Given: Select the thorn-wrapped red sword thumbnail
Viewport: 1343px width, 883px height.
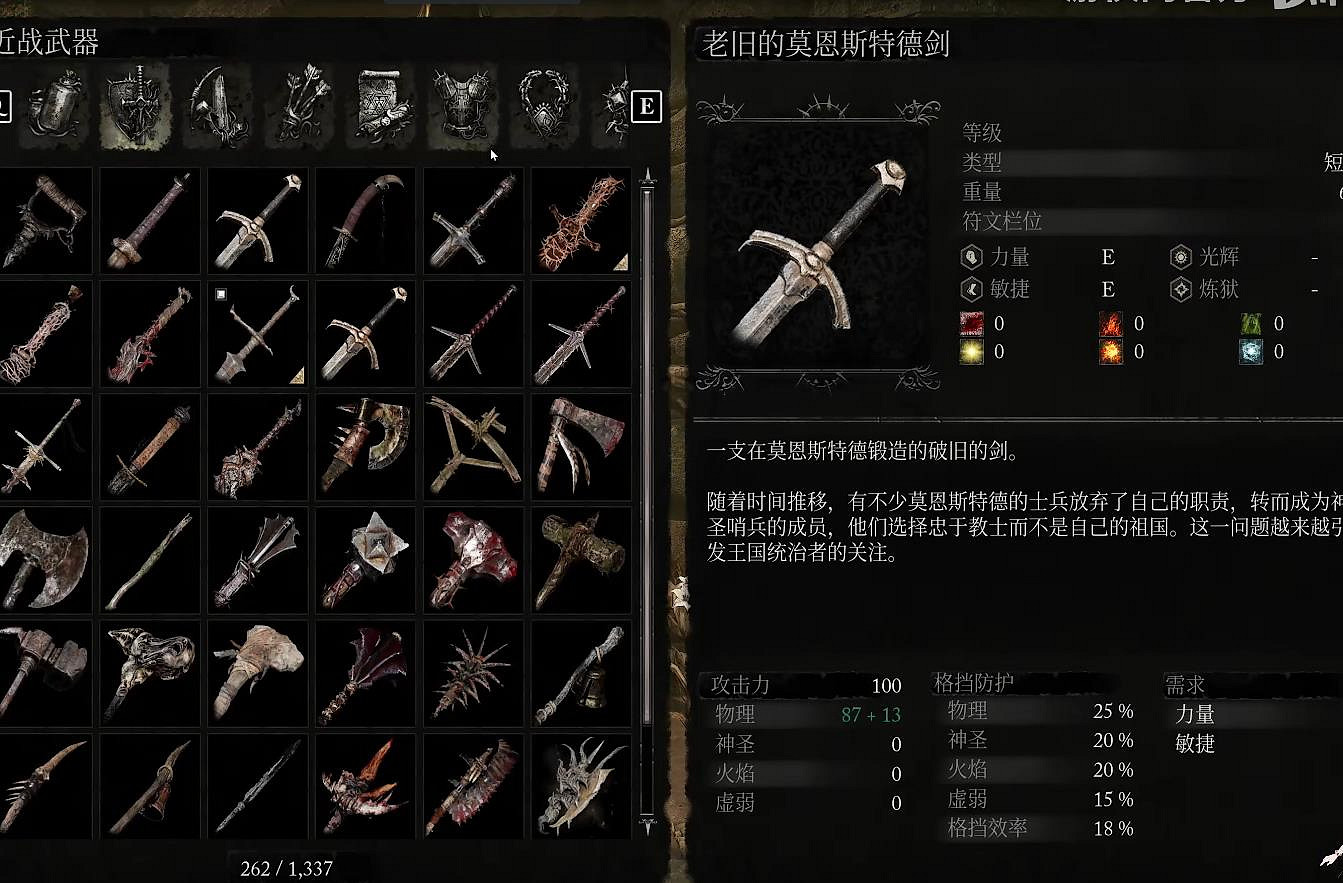Looking at the screenshot, I should 580,220.
